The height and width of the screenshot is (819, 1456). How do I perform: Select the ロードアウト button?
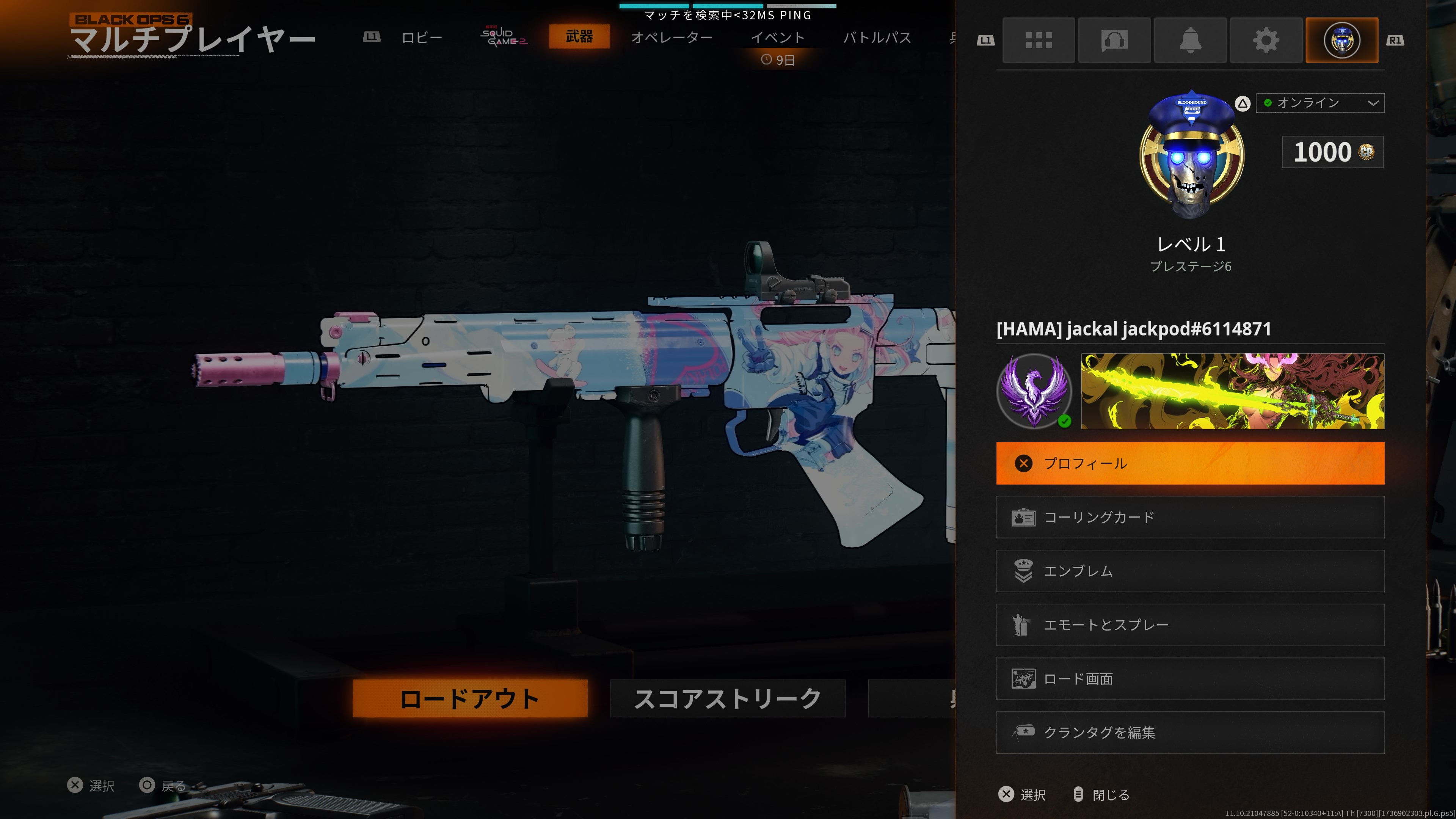(470, 698)
